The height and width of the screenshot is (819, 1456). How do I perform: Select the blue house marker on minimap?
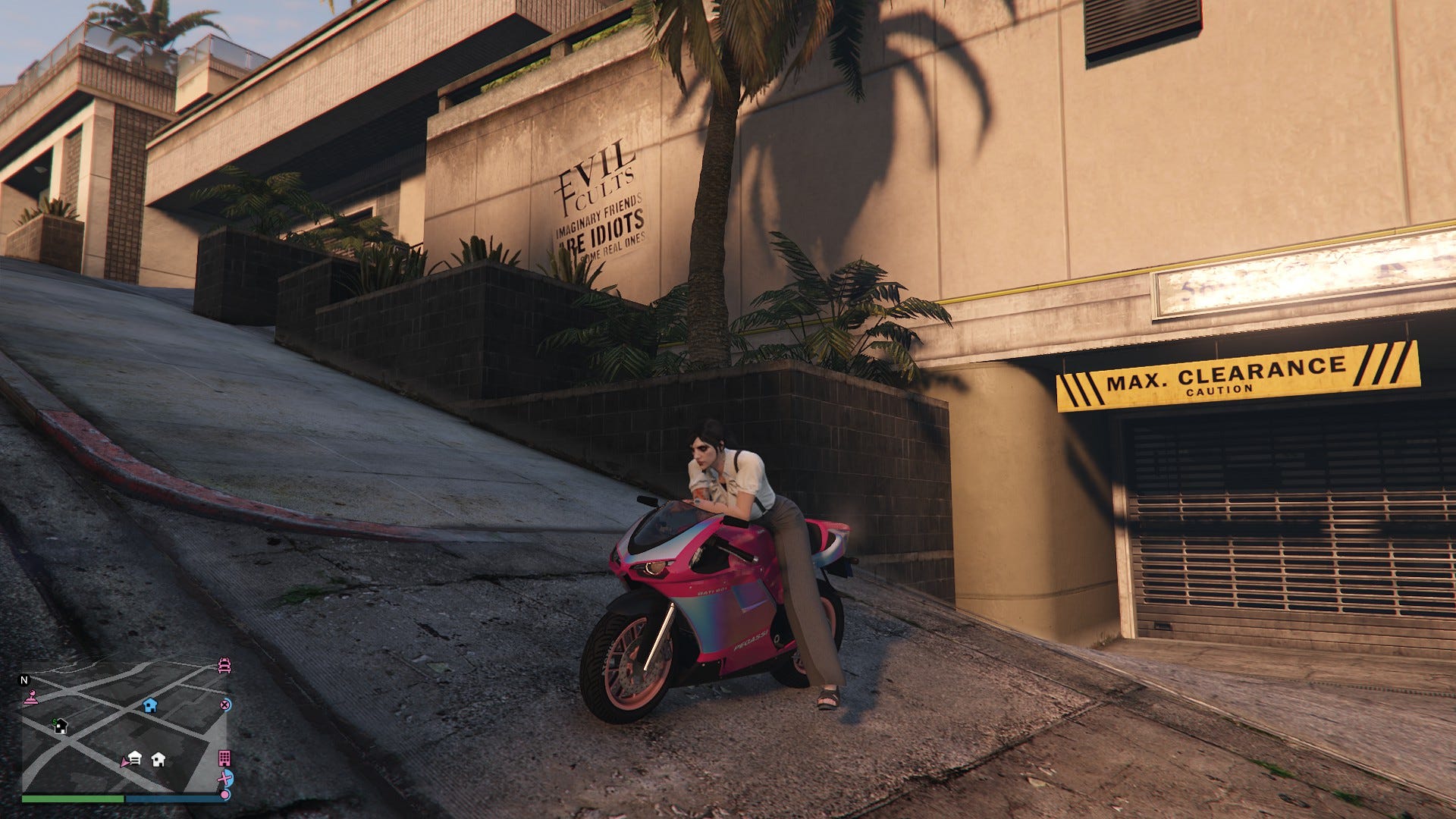pyautogui.click(x=150, y=705)
